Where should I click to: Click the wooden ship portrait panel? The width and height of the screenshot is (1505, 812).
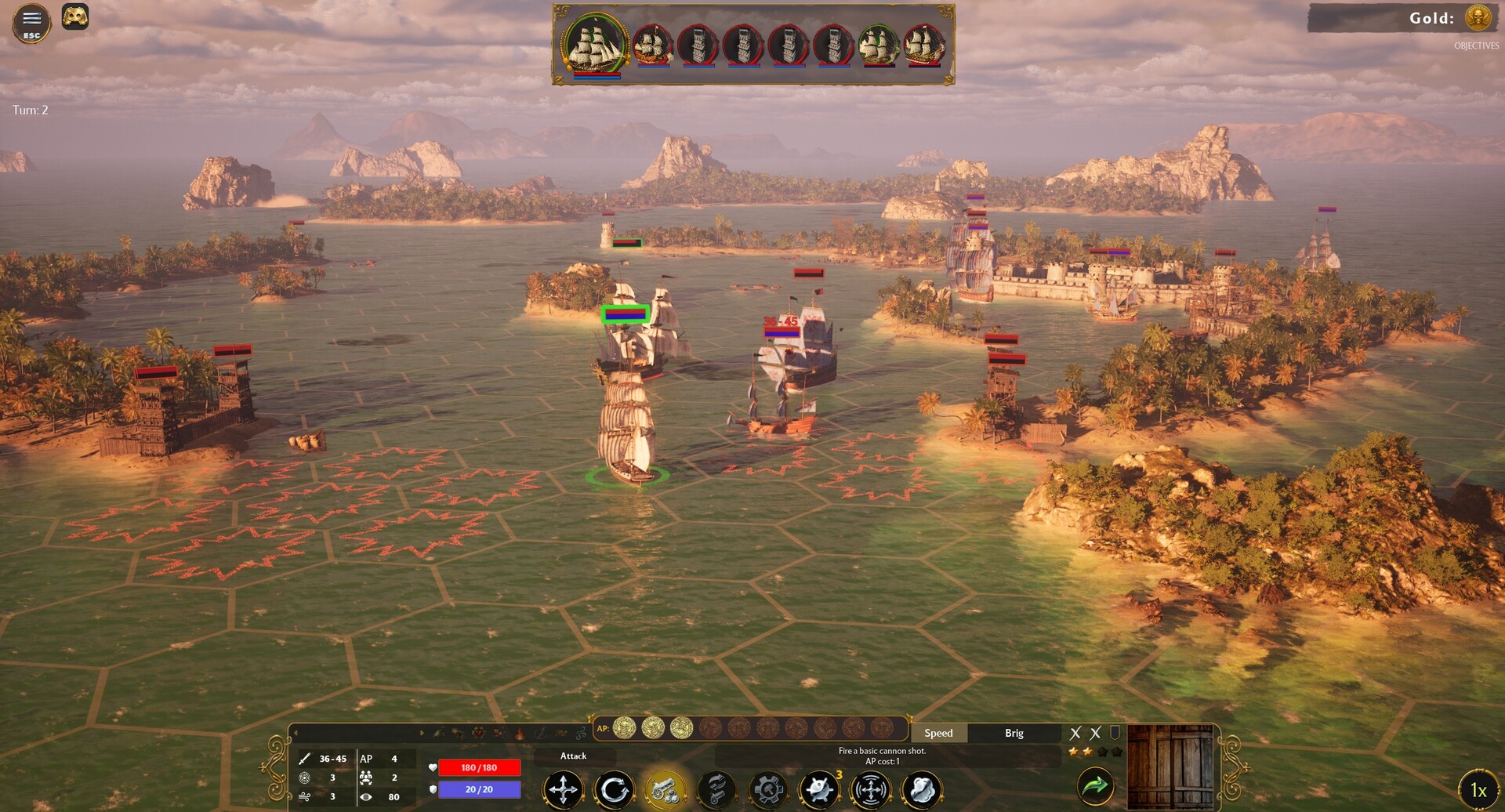(1170, 767)
